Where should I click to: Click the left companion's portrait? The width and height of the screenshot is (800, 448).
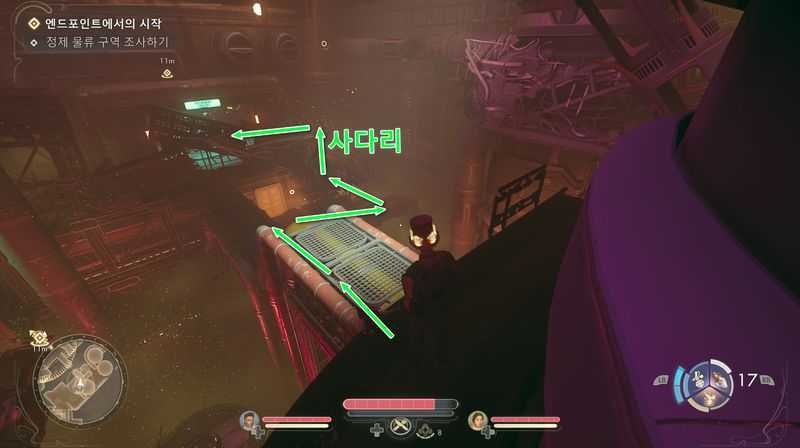[x=250, y=420]
